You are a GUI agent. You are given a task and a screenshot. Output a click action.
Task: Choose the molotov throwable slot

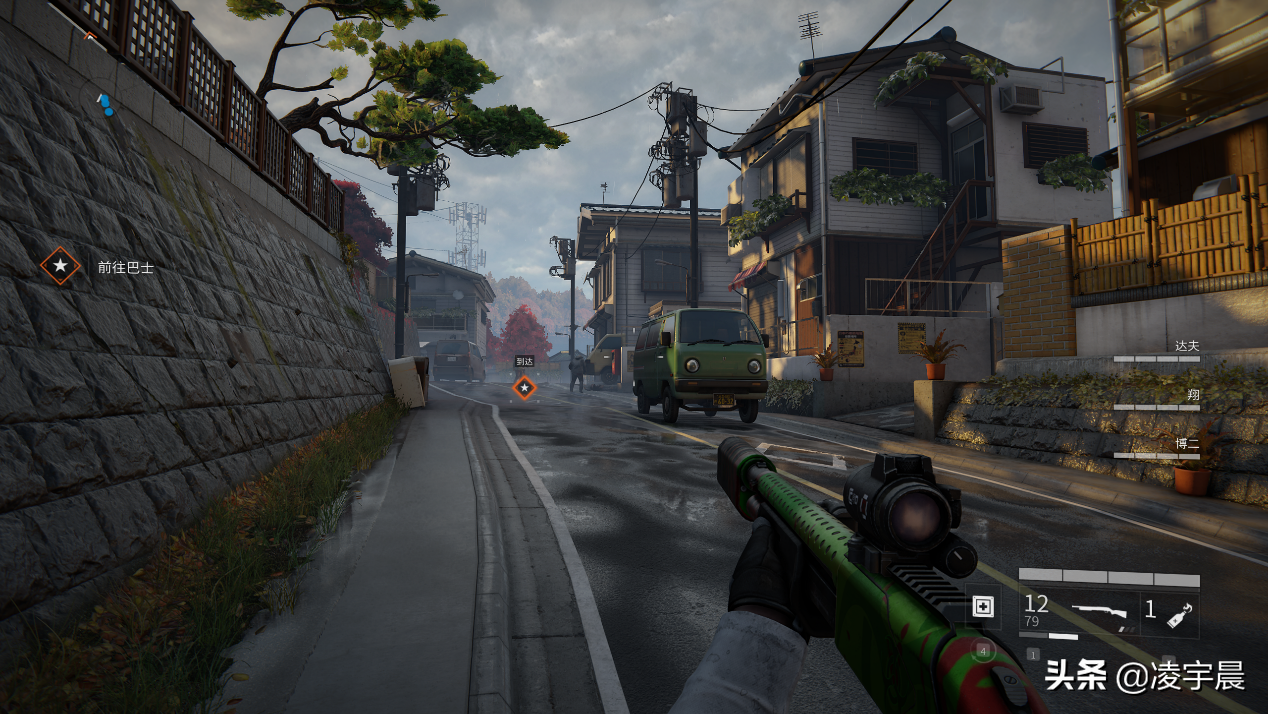[1169, 610]
